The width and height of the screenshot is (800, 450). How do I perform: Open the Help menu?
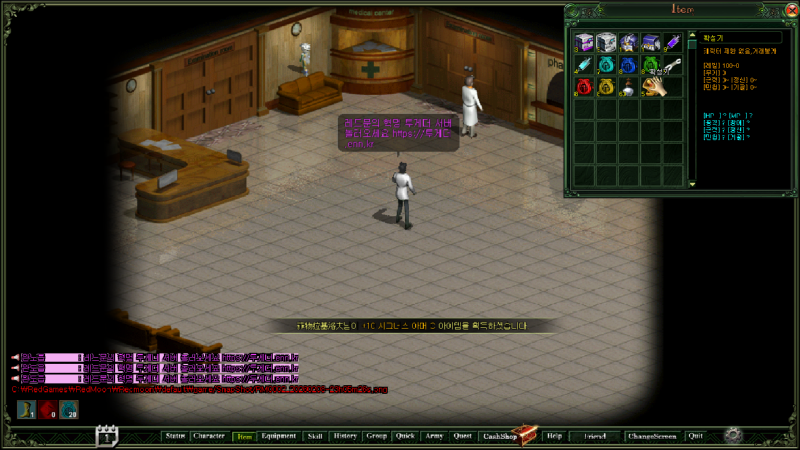pyautogui.click(x=554, y=436)
